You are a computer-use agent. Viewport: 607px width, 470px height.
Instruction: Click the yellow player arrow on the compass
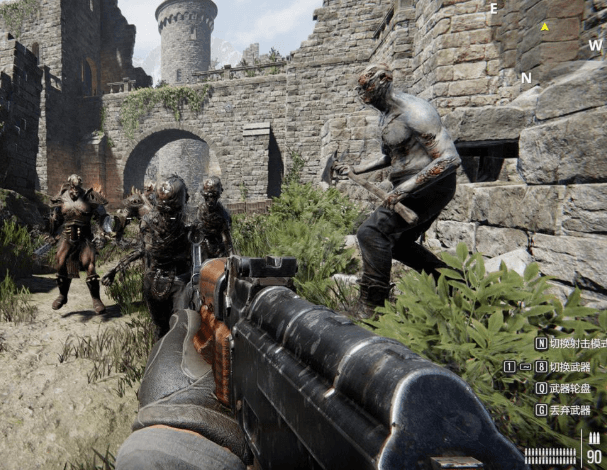(544, 27)
